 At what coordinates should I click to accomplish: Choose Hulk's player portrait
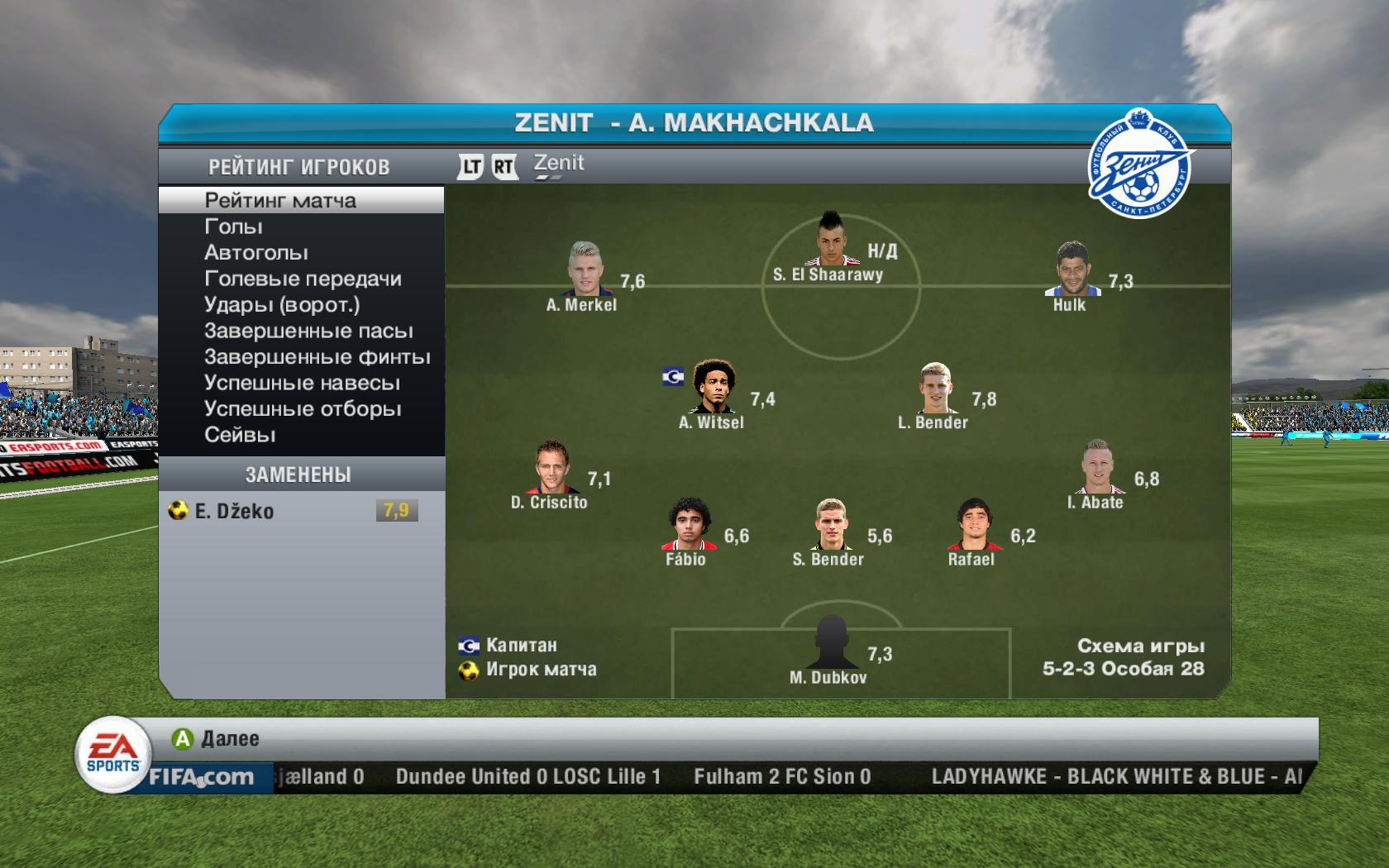[1072, 269]
